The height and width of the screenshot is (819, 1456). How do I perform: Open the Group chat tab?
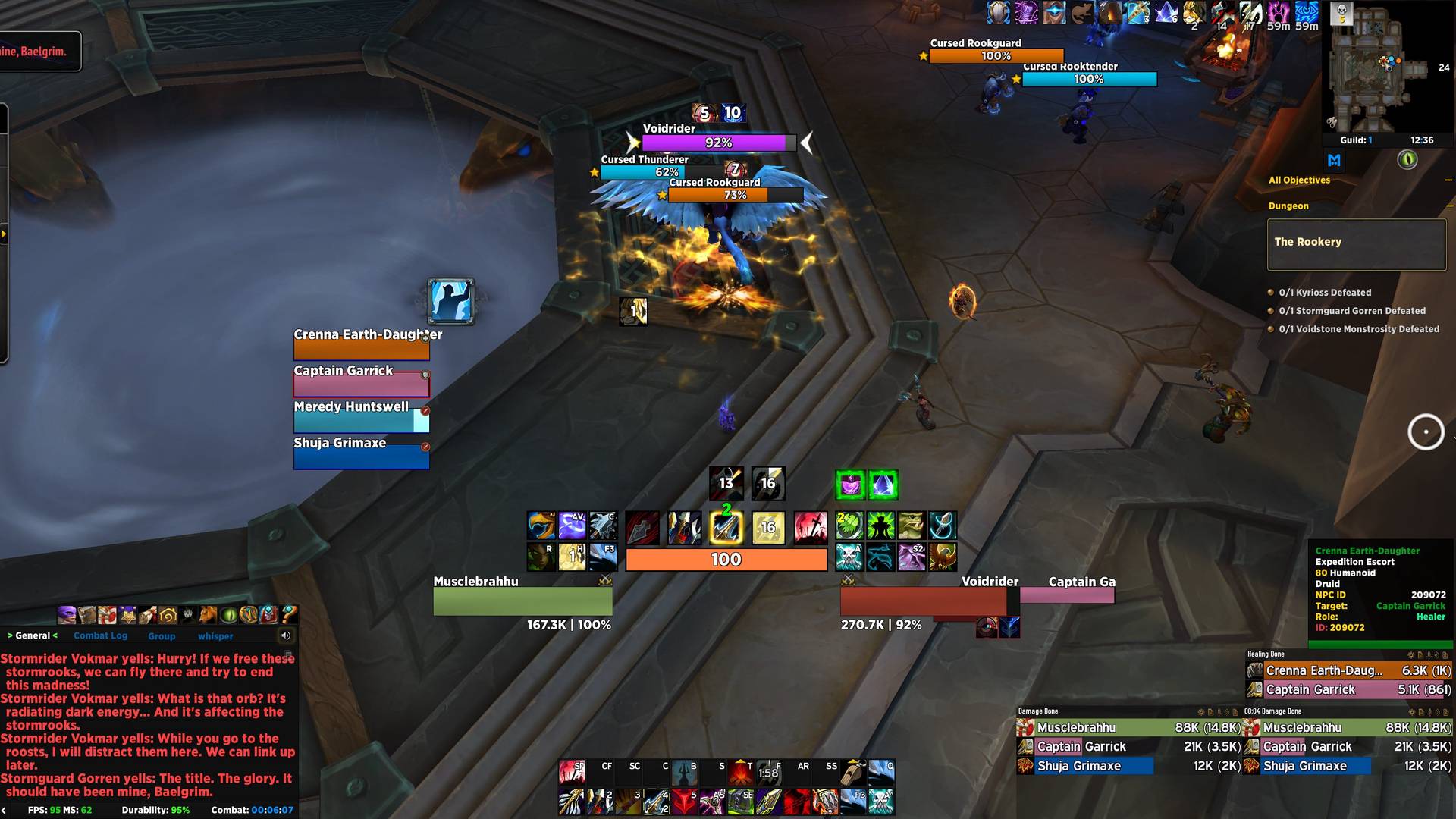tap(162, 636)
